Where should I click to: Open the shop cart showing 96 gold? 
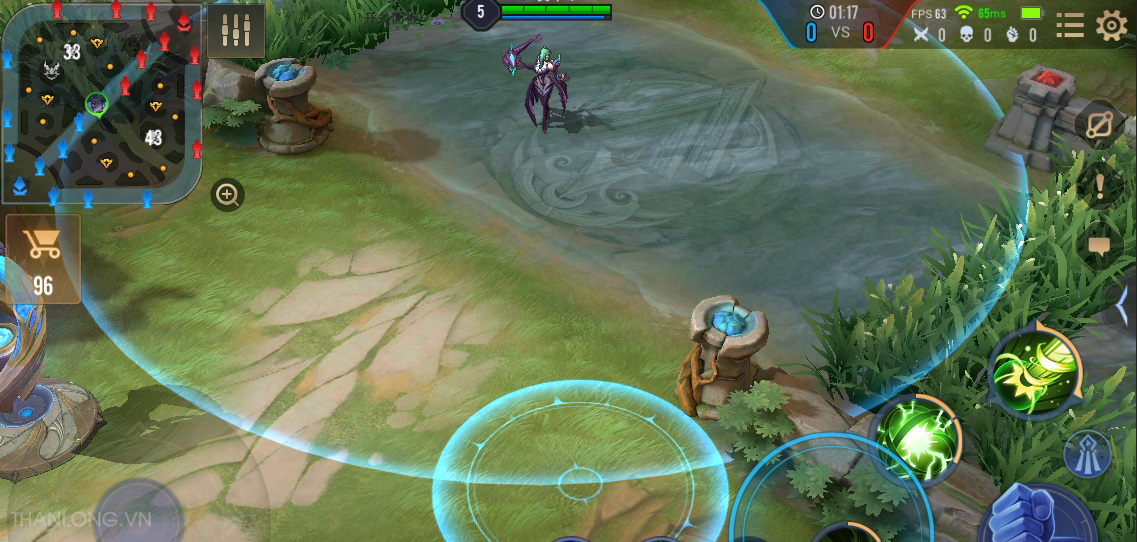(x=43, y=258)
